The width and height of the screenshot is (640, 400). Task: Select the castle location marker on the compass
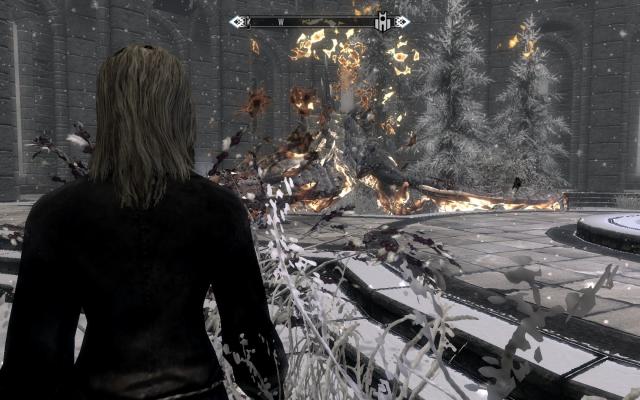coord(382,21)
